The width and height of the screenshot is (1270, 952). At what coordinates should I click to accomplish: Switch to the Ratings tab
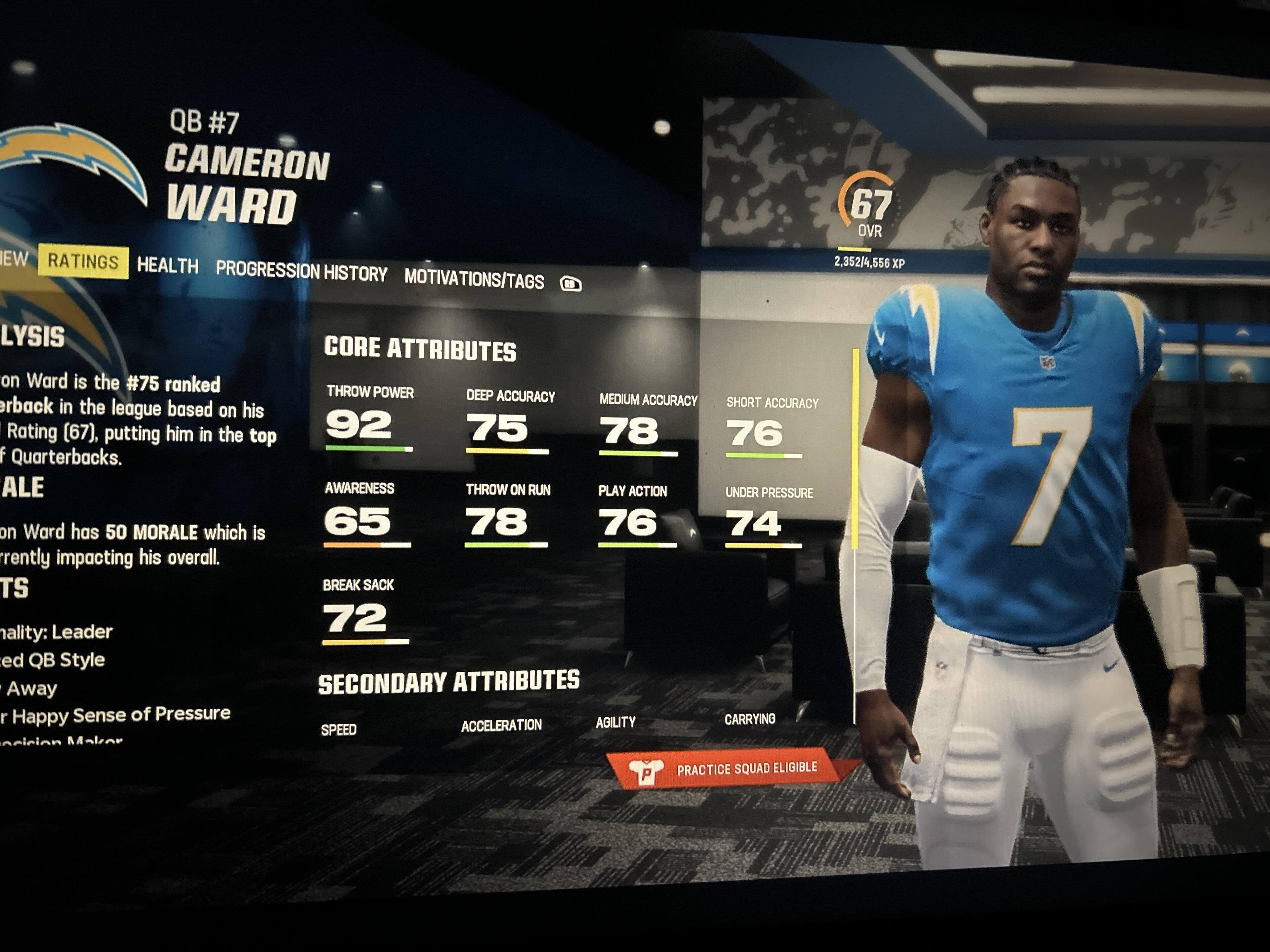click(x=83, y=262)
